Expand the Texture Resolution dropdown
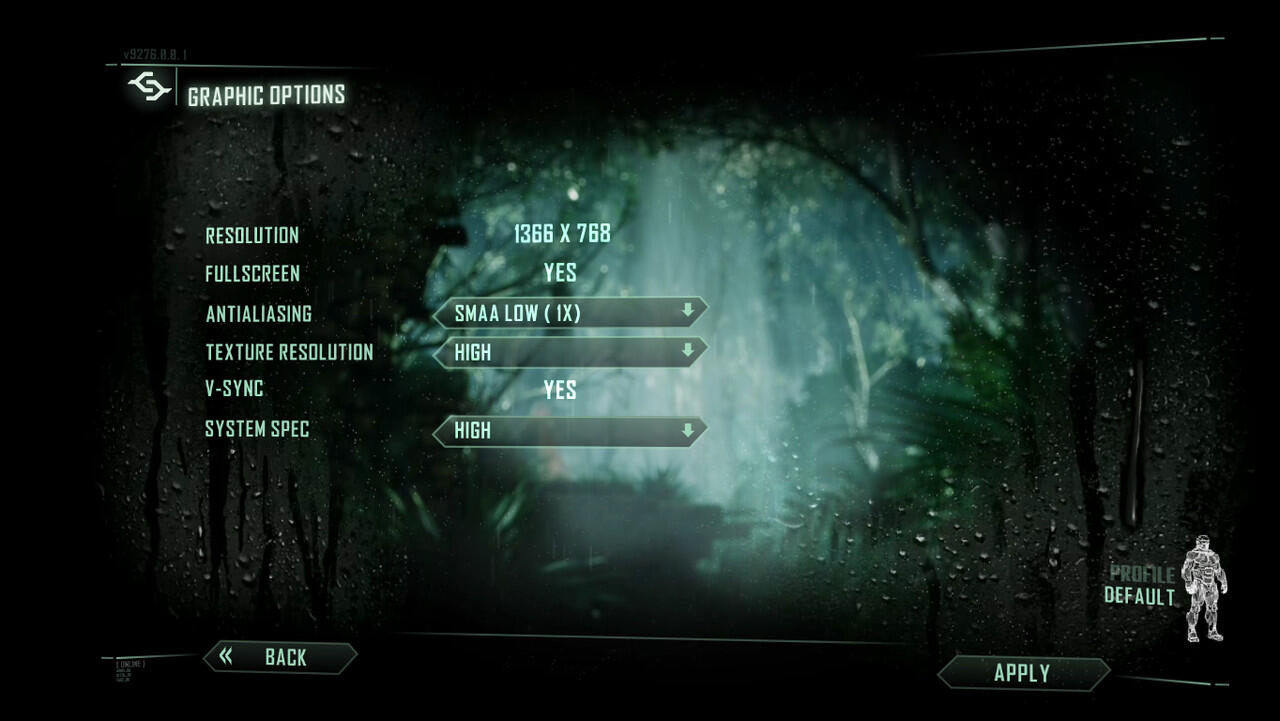 coord(570,352)
